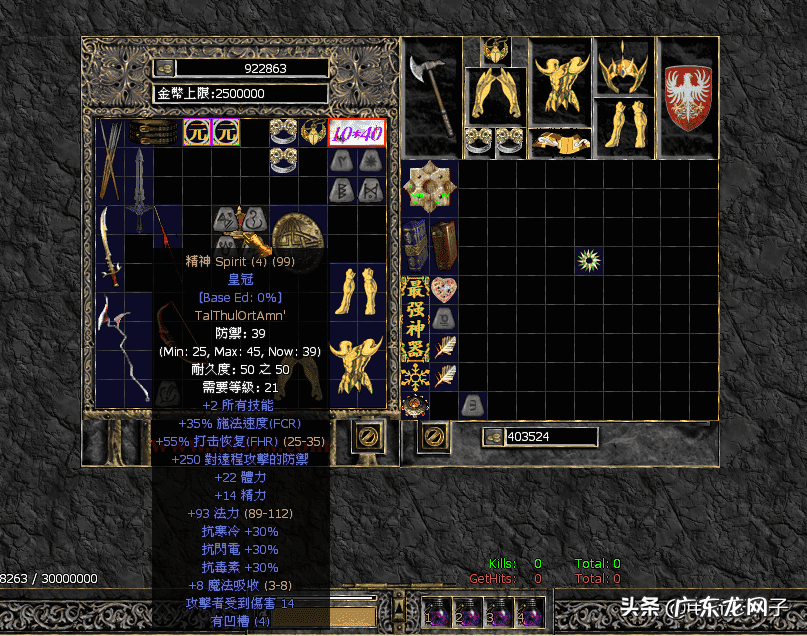Screen dimensions: 807x636
Task: Click the inventory gold coin button
Action: pyautogui.click(x=493, y=437)
